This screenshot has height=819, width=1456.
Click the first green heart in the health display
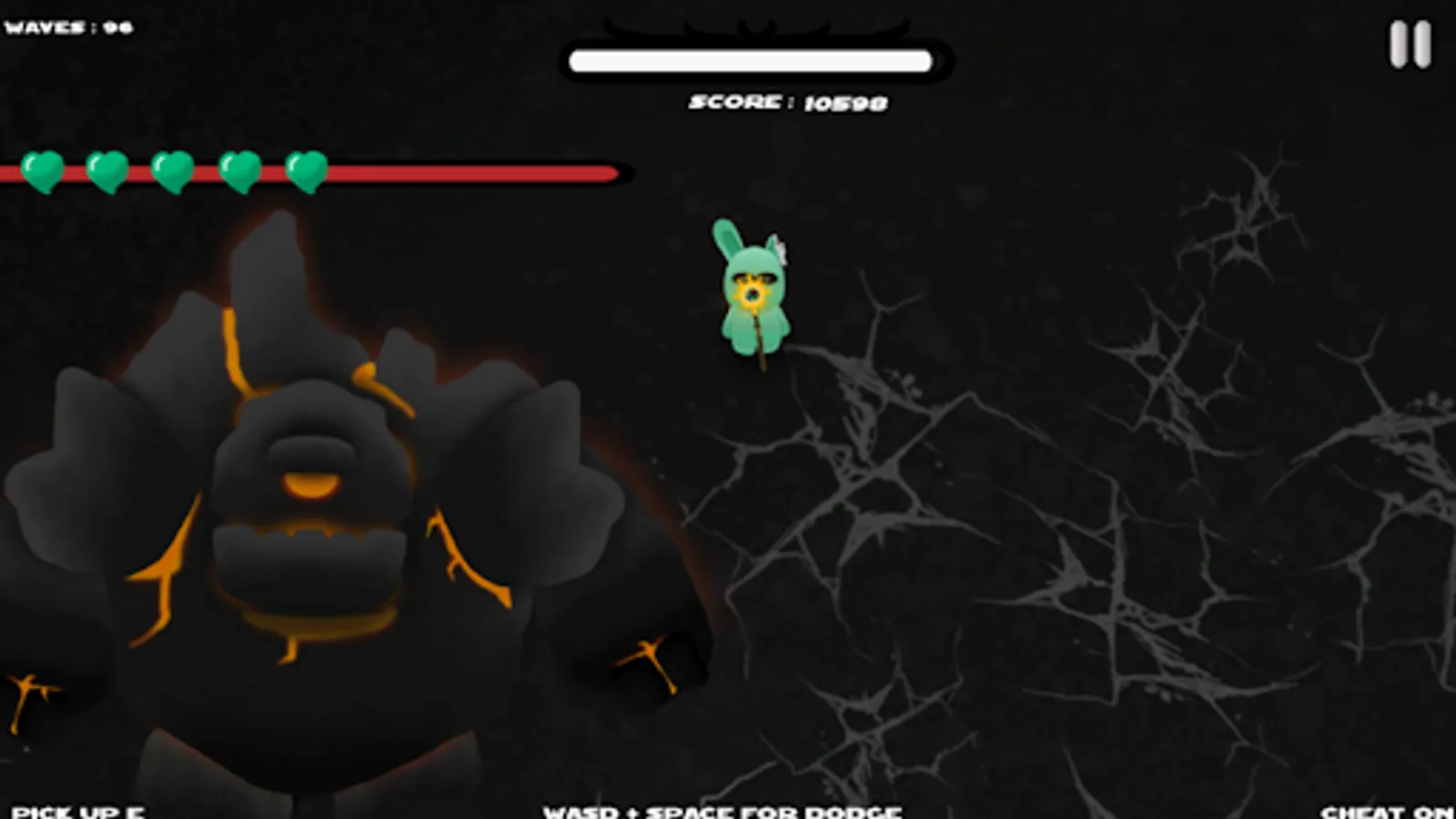[x=41, y=172]
